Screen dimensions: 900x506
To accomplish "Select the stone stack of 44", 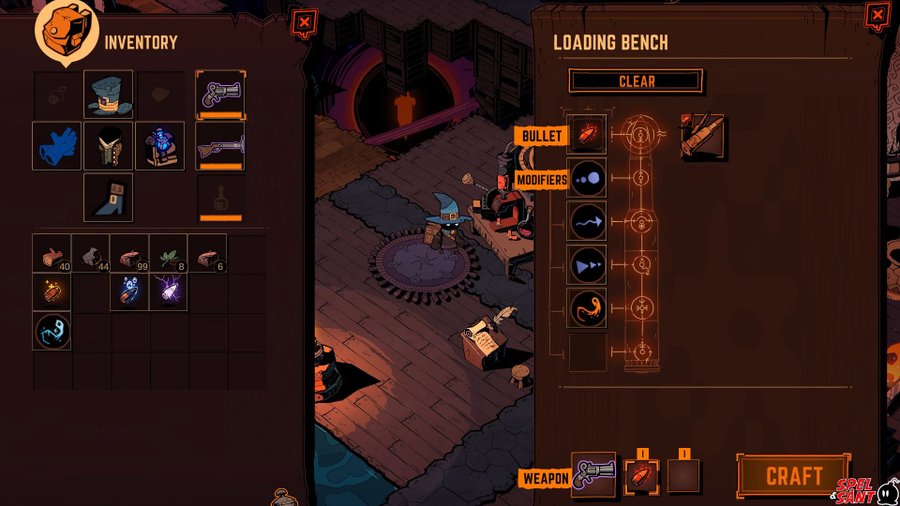I will tap(91, 254).
